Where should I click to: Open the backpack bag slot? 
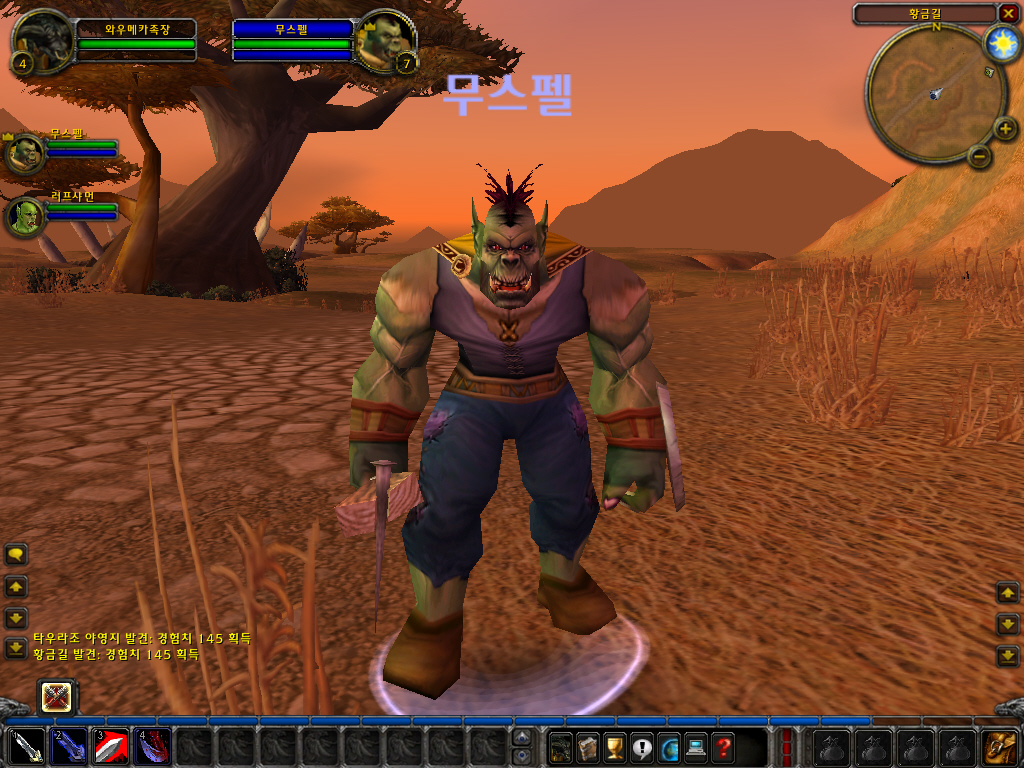[x=998, y=747]
